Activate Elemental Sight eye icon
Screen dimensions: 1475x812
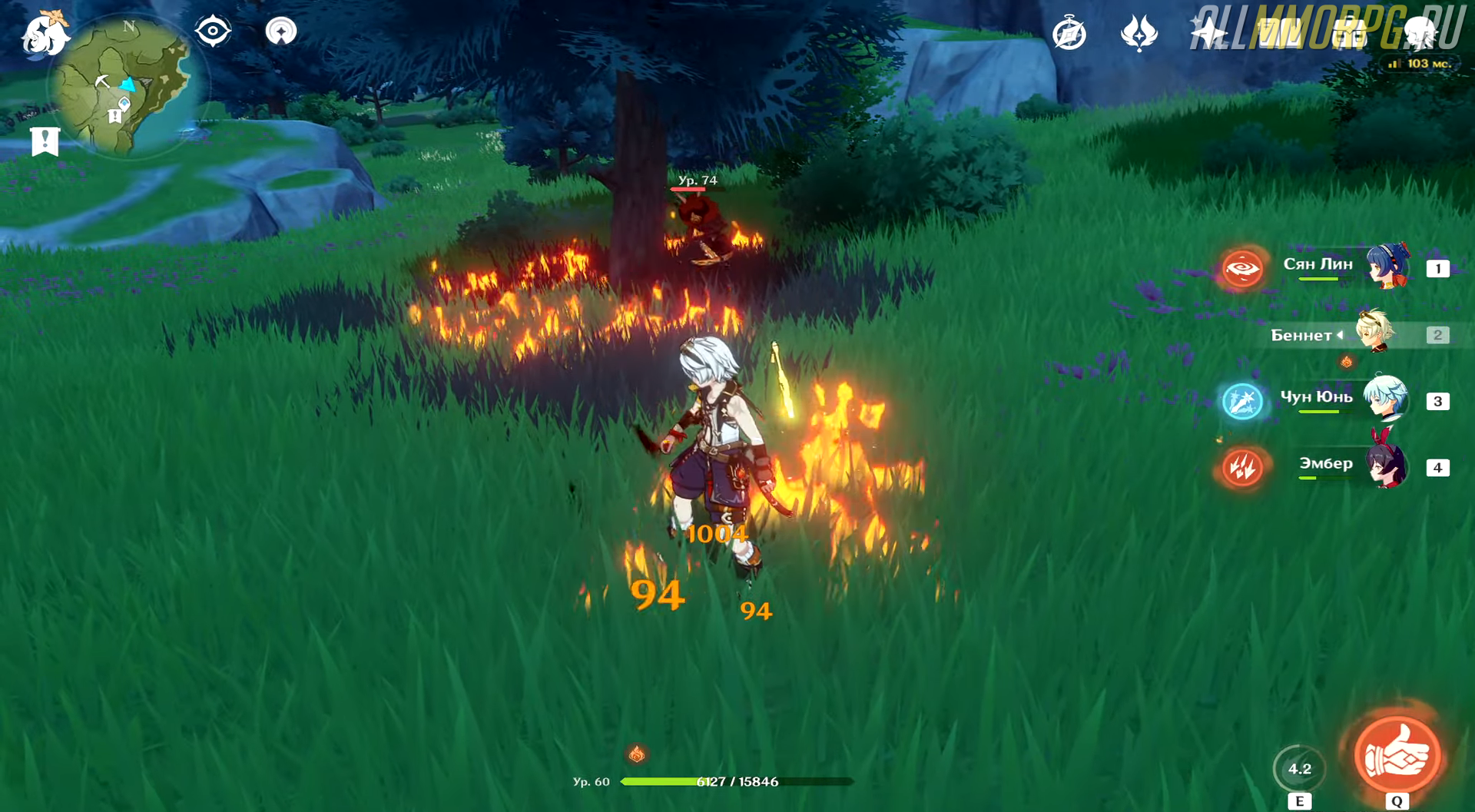[x=213, y=31]
